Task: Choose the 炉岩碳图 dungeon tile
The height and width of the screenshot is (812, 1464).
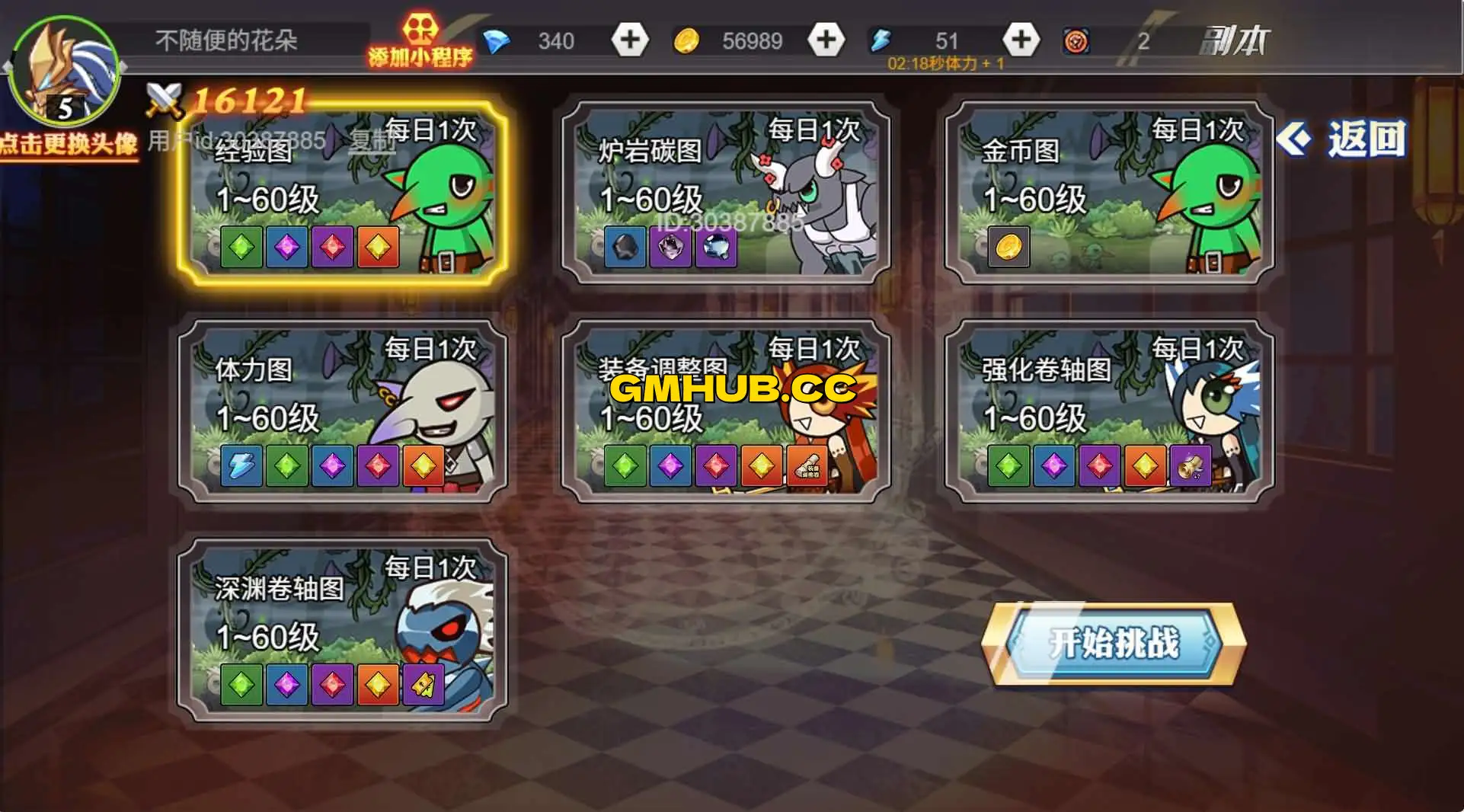Action: coord(725,193)
